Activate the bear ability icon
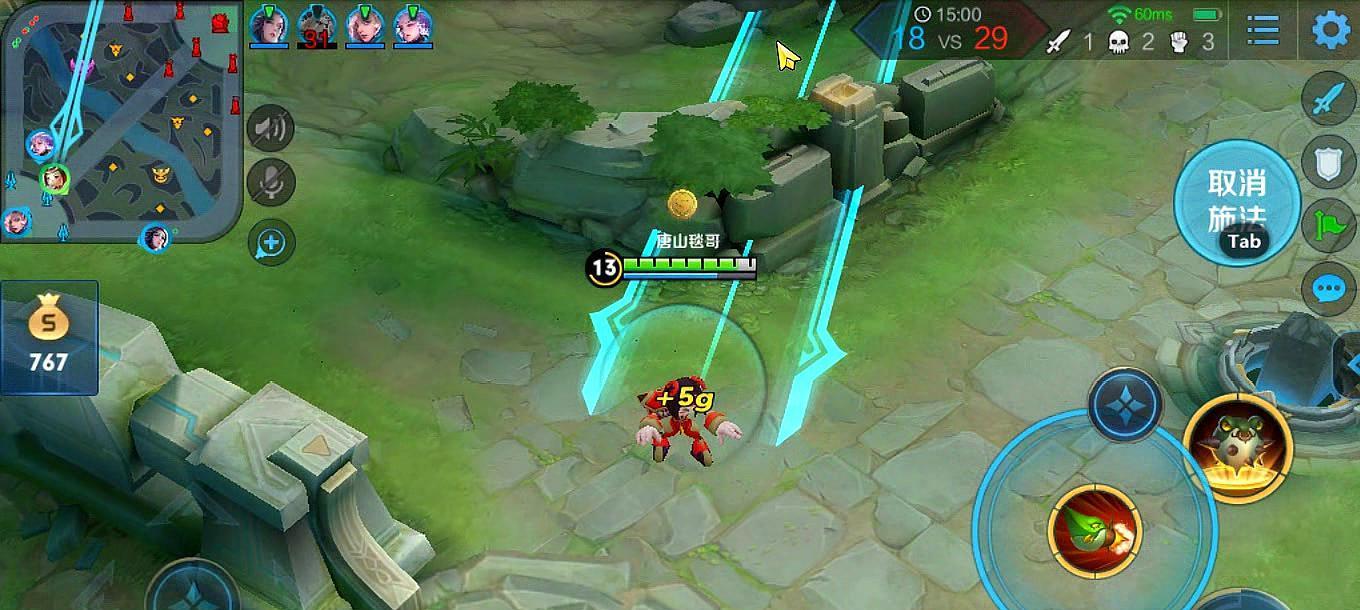The height and width of the screenshot is (610, 1360). pos(1237,447)
